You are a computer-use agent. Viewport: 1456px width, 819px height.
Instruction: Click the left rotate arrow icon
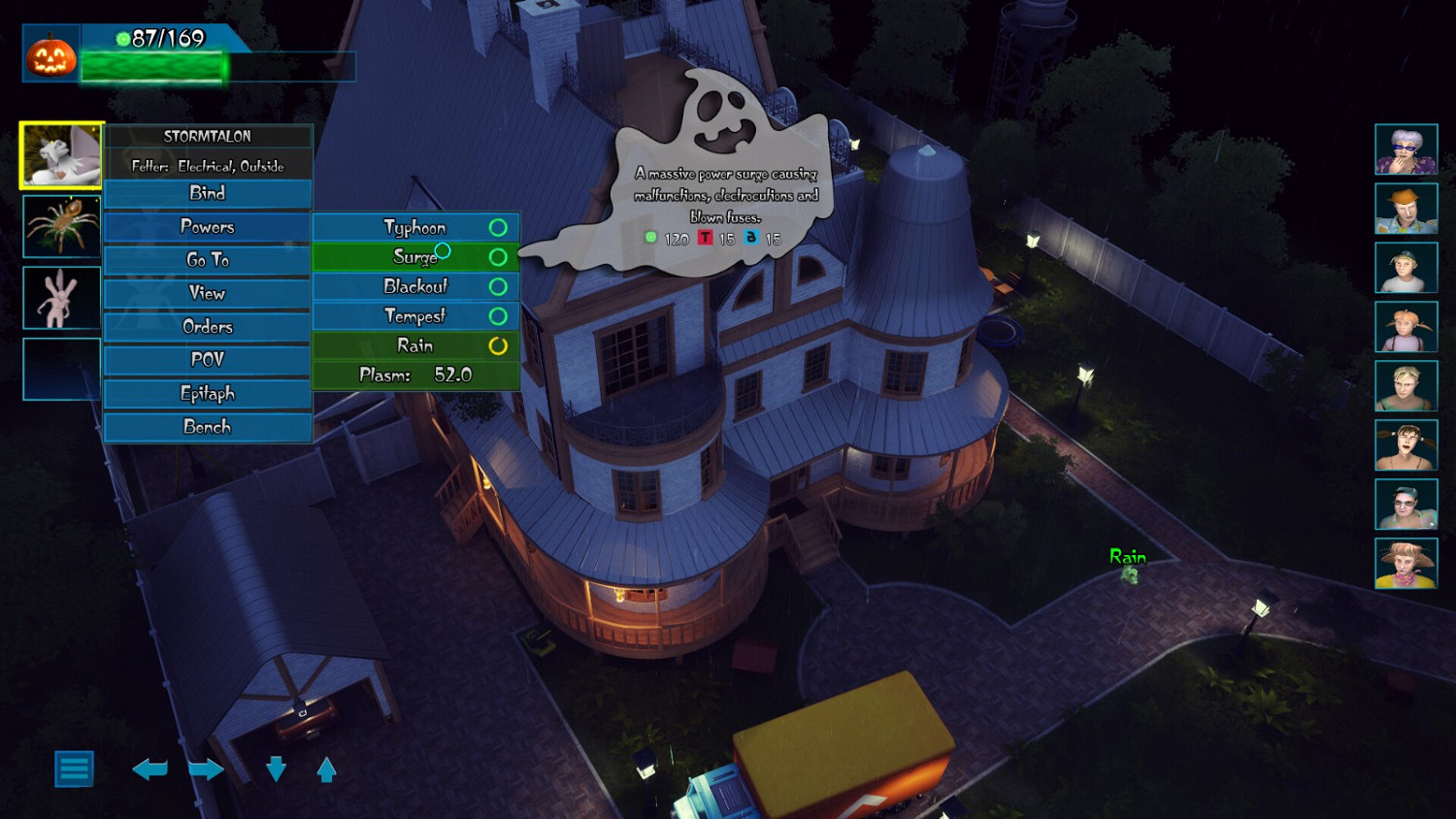tap(151, 770)
